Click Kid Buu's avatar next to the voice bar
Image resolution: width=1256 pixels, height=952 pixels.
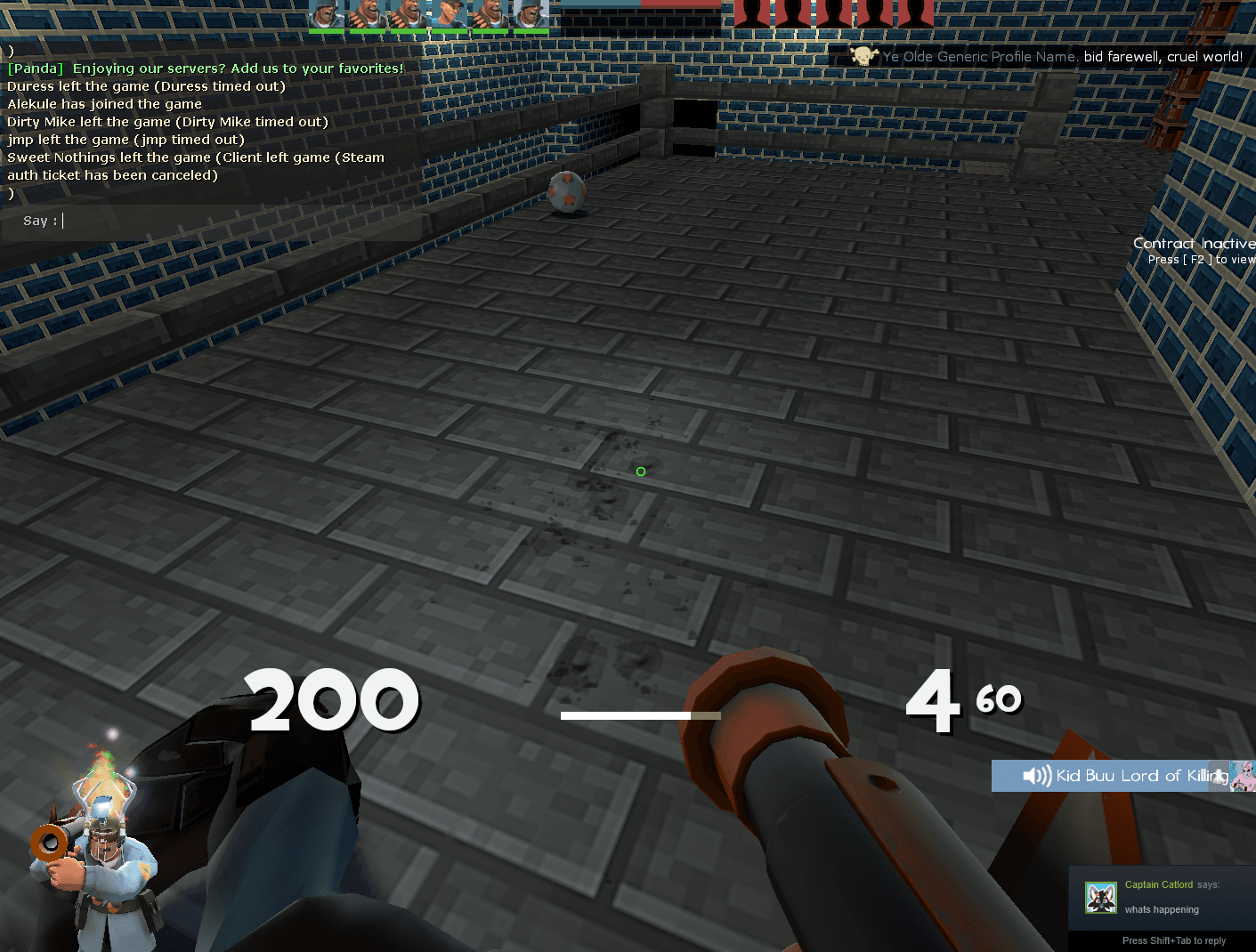[1241, 775]
